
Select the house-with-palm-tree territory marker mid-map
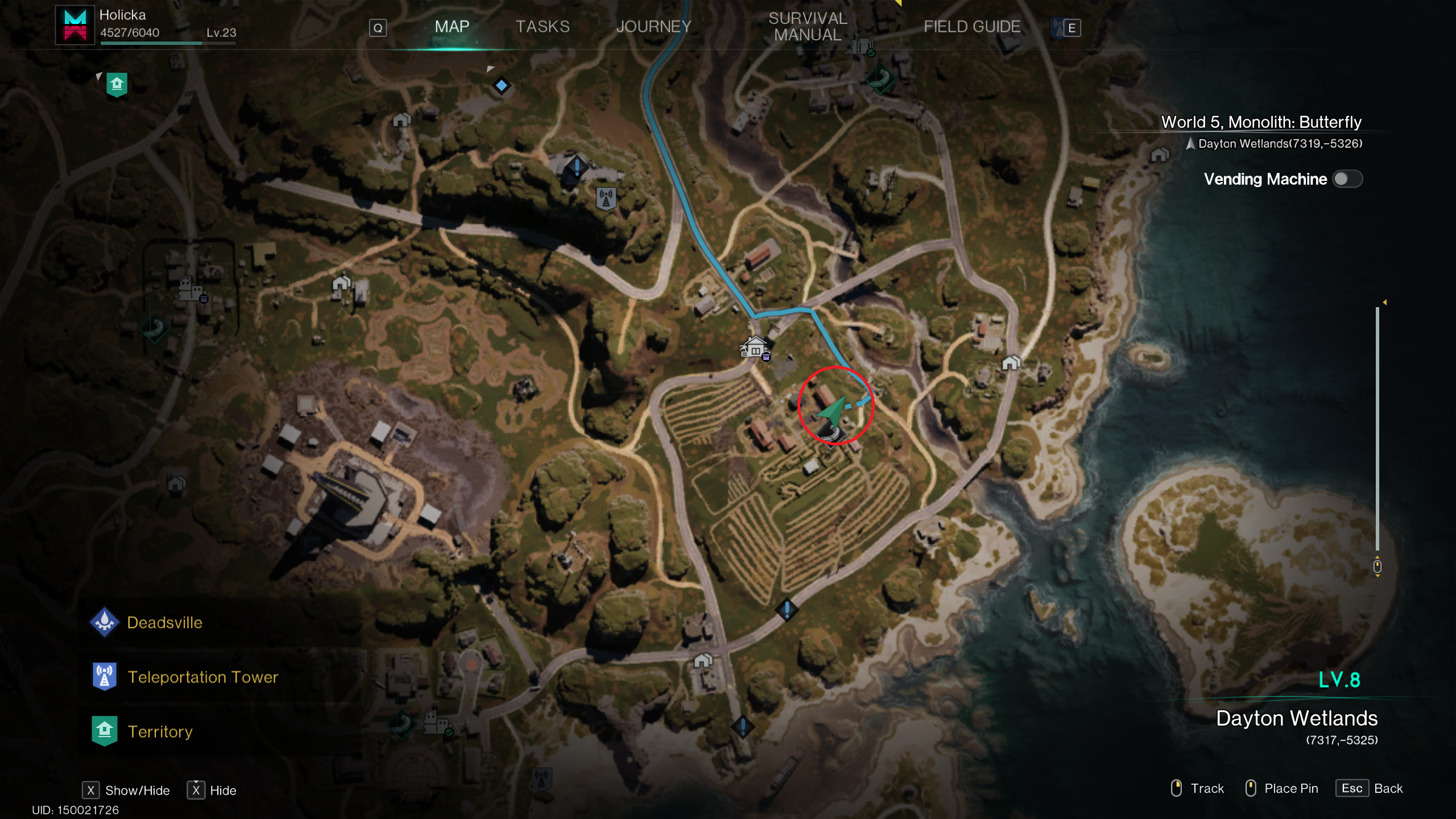pos(755,348)
